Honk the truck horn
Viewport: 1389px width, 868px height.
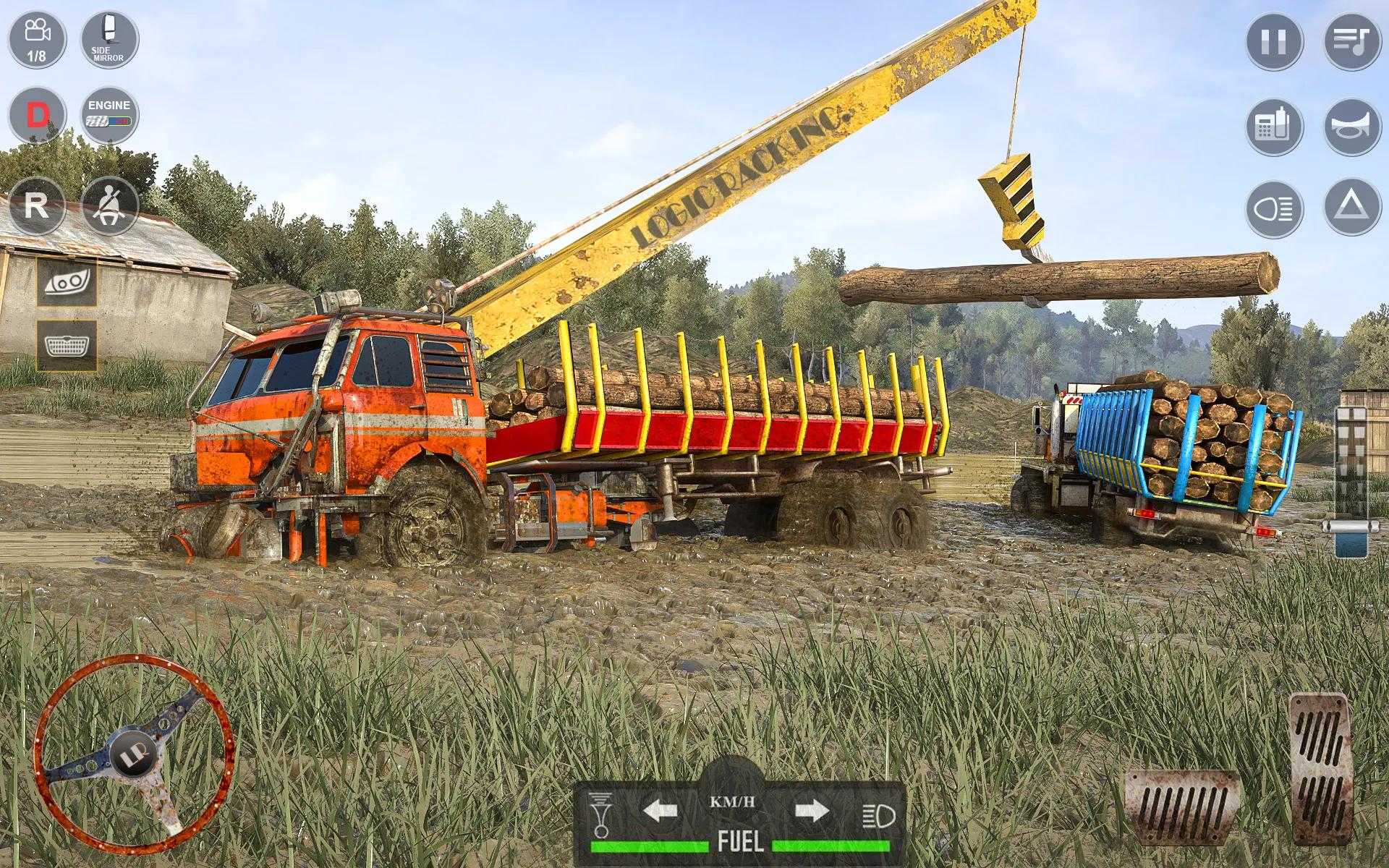(x=1352, y=127)
